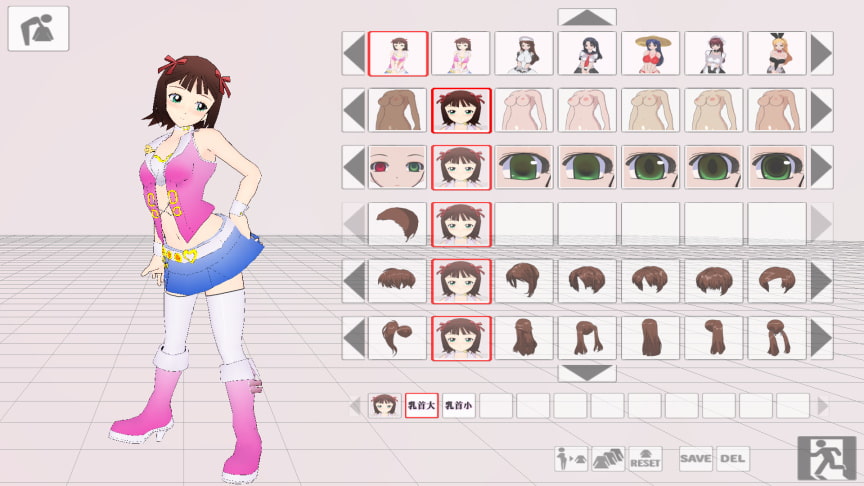This screenshot has height=486, width=864.
Task: Select the girl face thumbnail in the bottom strip
Action: click(384, 406)
